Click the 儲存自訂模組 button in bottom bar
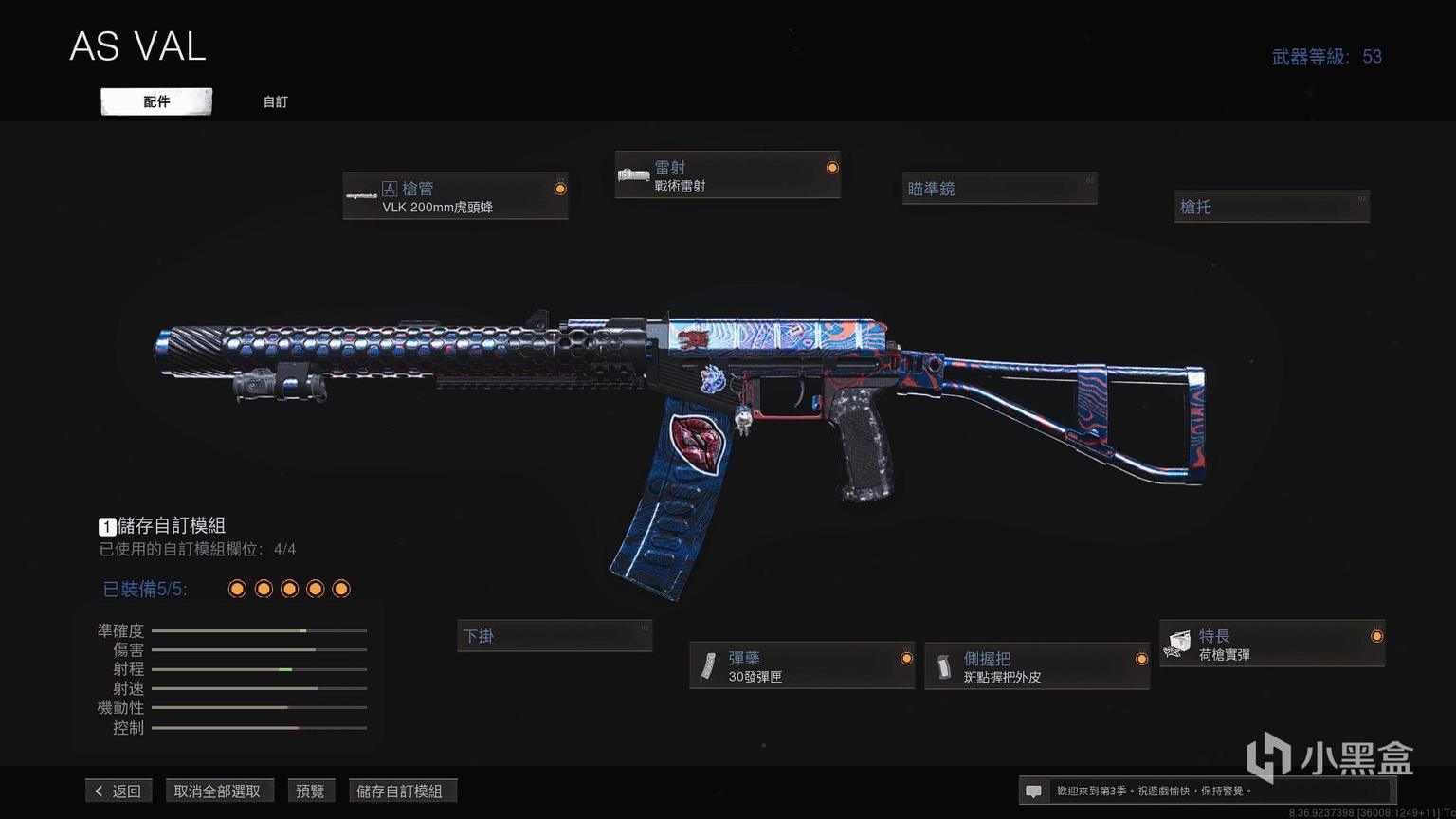 click(x=400, y=791)
